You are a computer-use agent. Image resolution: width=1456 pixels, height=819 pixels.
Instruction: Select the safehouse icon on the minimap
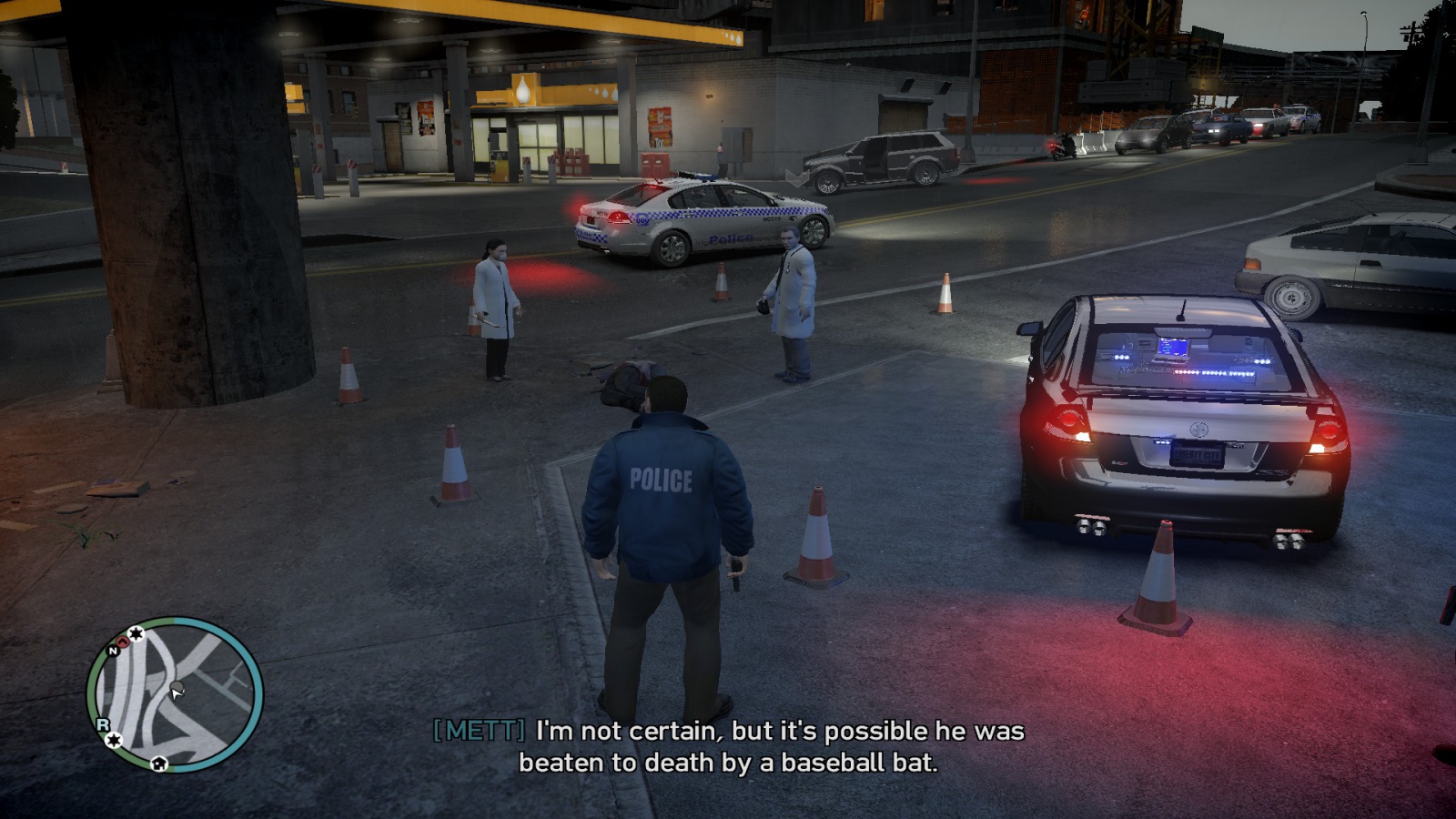click(159, 763)
